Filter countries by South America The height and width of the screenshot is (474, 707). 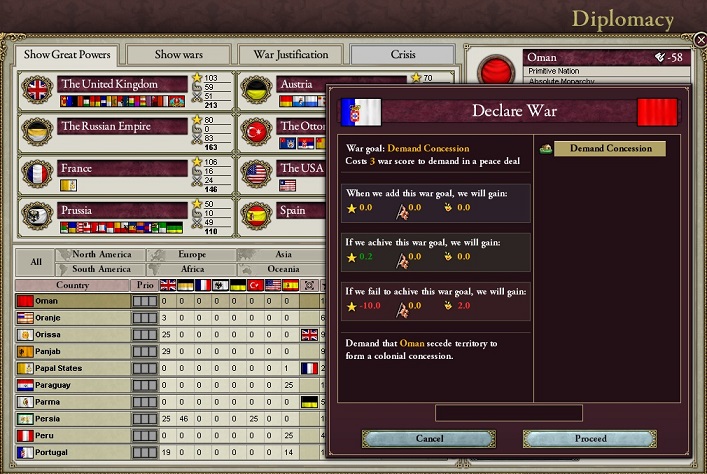coord(101,269)
